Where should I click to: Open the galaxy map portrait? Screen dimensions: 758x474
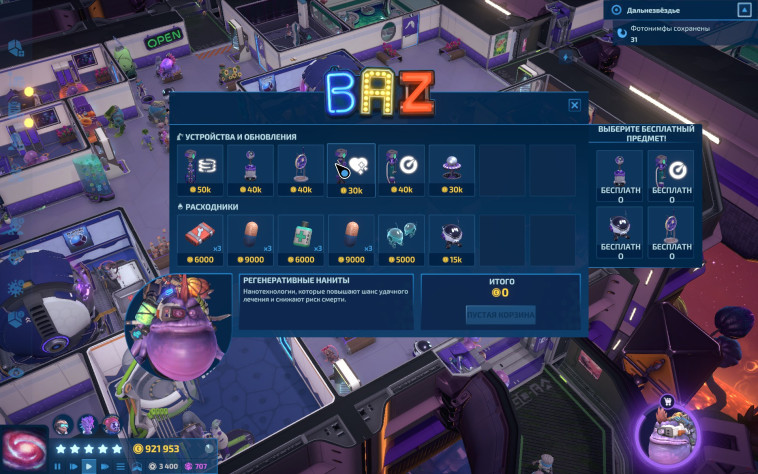pyautogui.click(x=22, y=444)
